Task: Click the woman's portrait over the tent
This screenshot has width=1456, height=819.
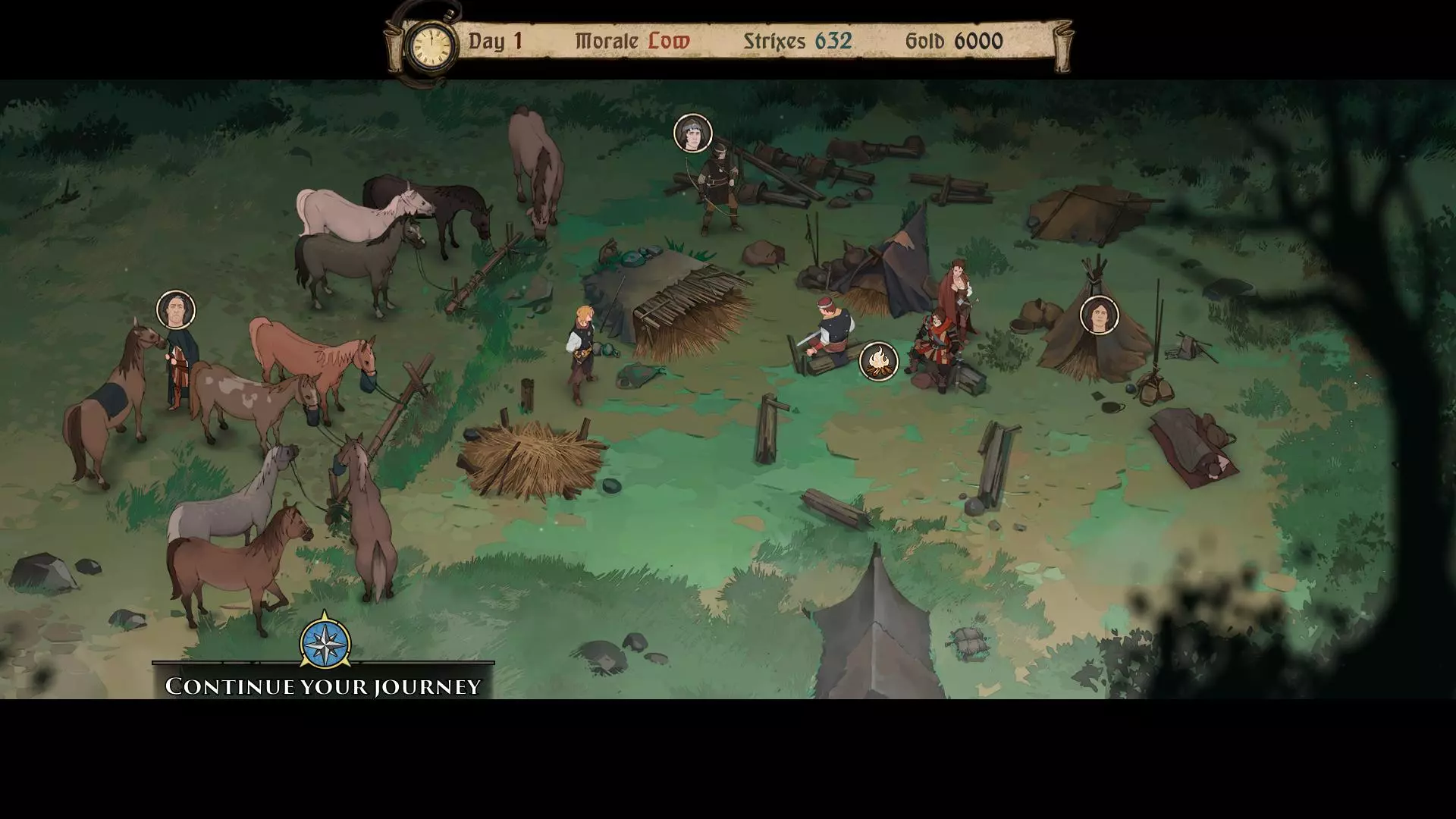Action: click(1099, 315)
